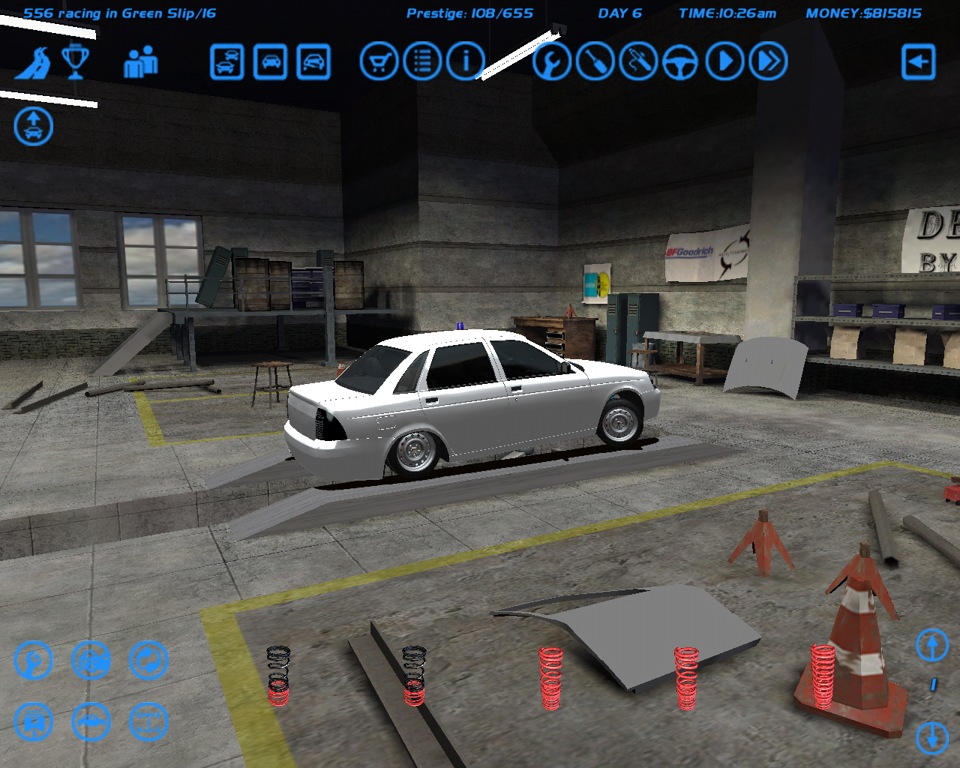Click the steering wheel test drive icon
The image size is (960, 768).
pos(681,62)
